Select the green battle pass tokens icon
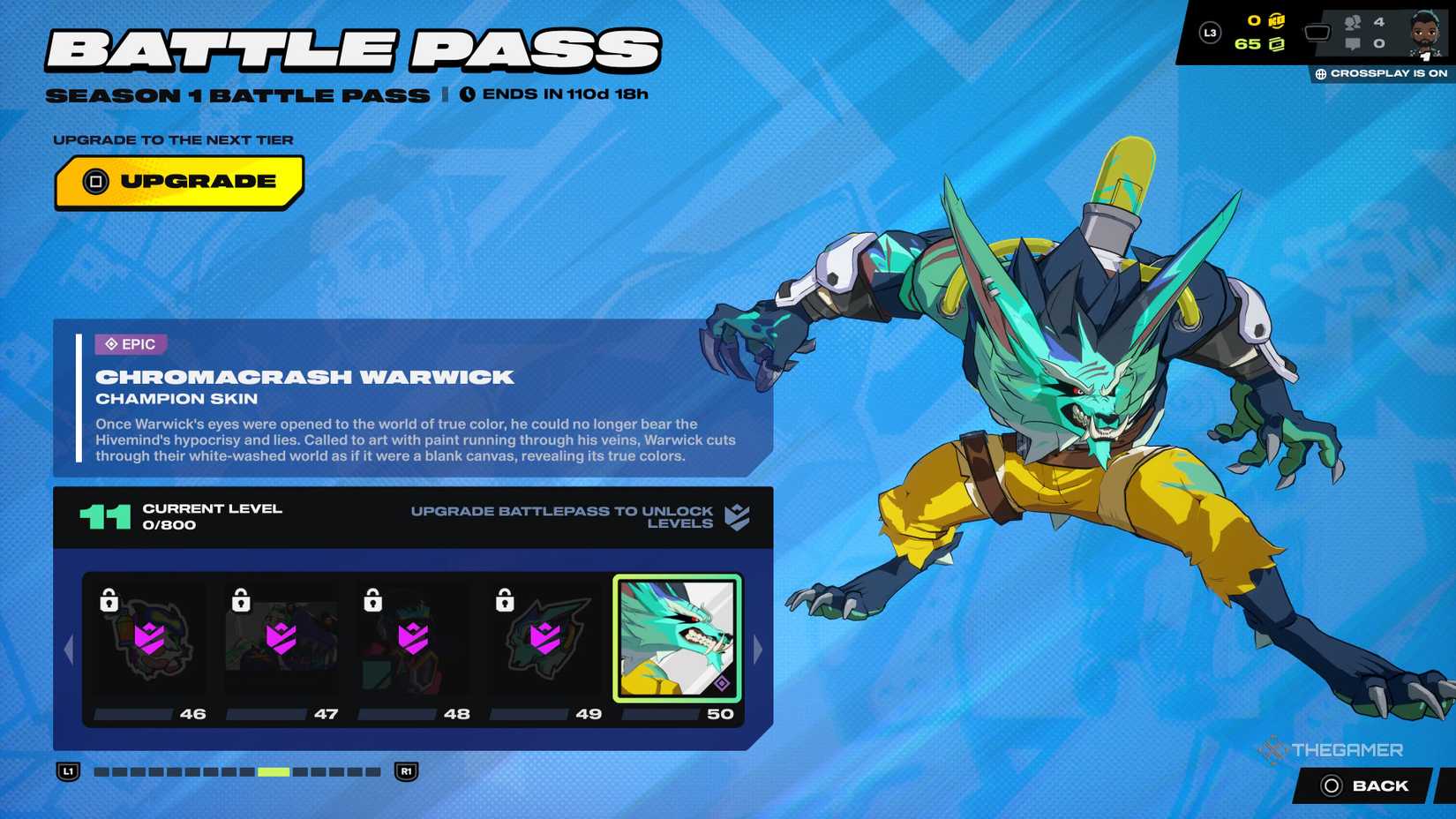Viewport: 1456px width, 819px height. [1277, 45]
